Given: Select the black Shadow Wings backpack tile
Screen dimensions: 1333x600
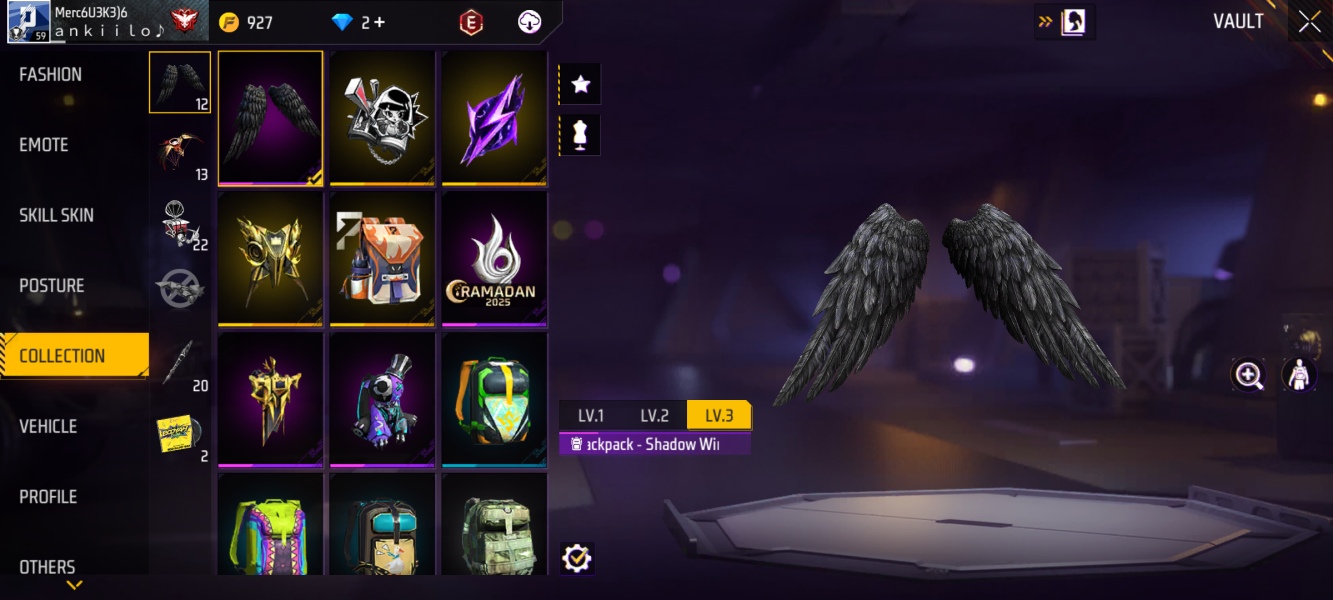Looking at the screenshot, I should coord(270,117).
